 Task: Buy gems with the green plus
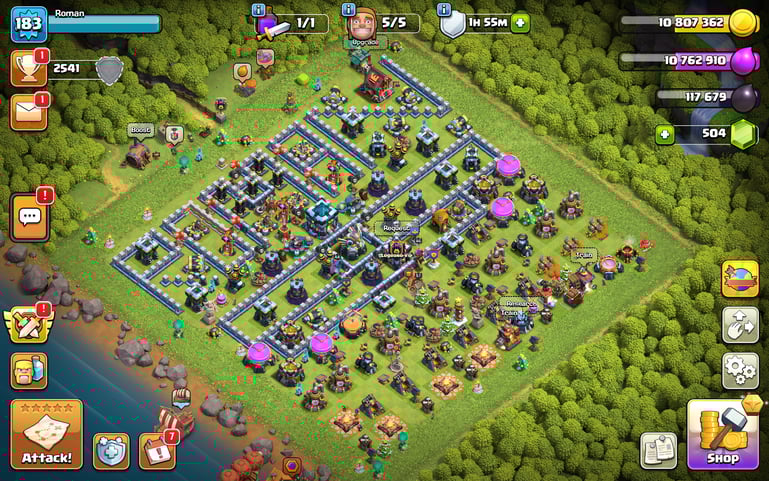(664, 134)
